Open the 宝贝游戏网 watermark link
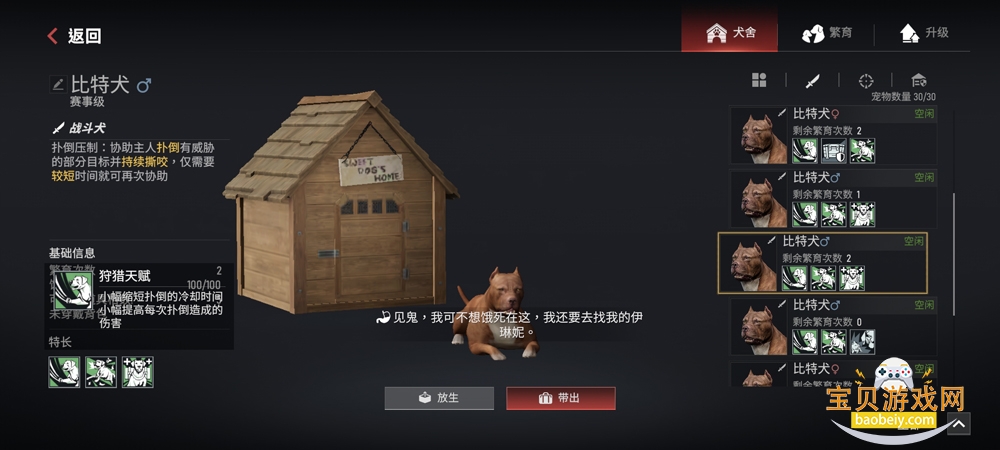The image size is (1000, 450). (x=895, y=400)
